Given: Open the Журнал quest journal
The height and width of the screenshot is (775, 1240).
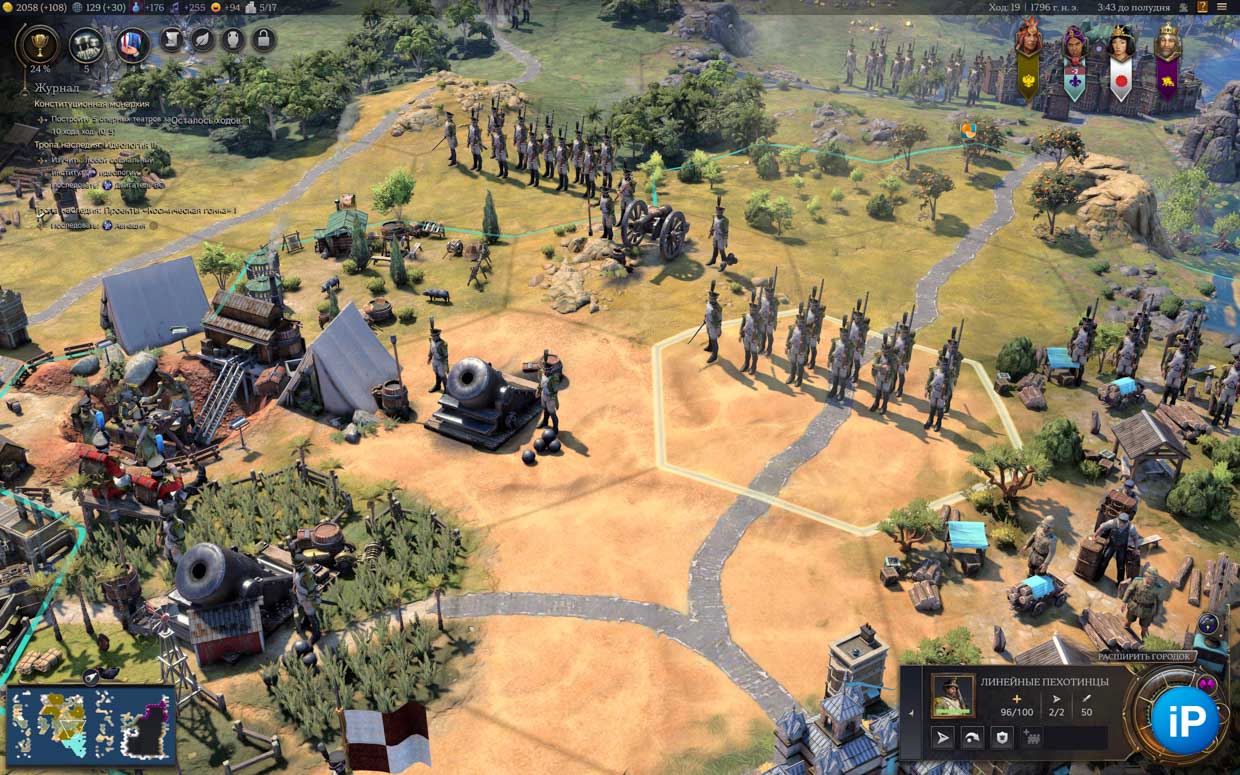Looking at the screenshot, I should 57,88.
